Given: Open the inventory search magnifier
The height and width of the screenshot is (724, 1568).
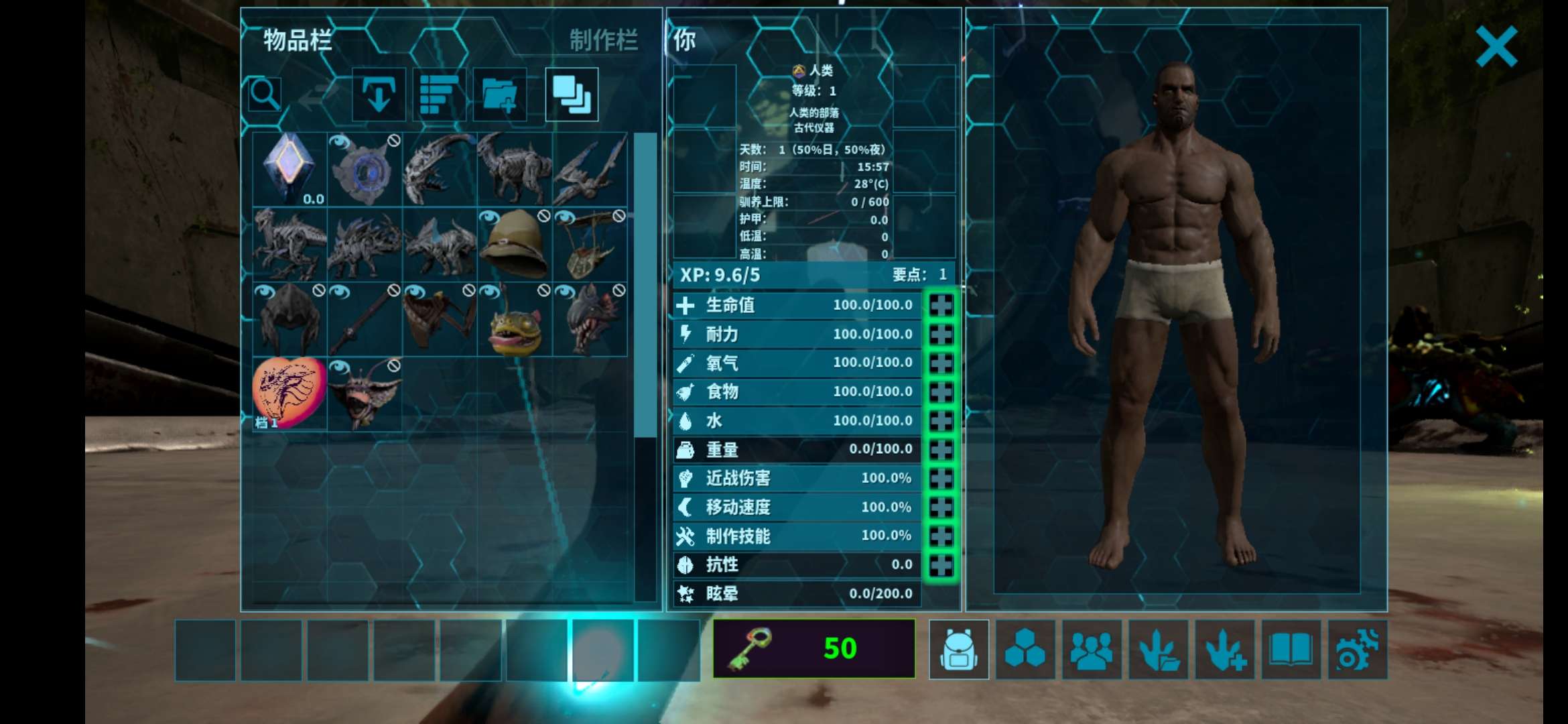Looking at the screenshot, I should point(265,95).
